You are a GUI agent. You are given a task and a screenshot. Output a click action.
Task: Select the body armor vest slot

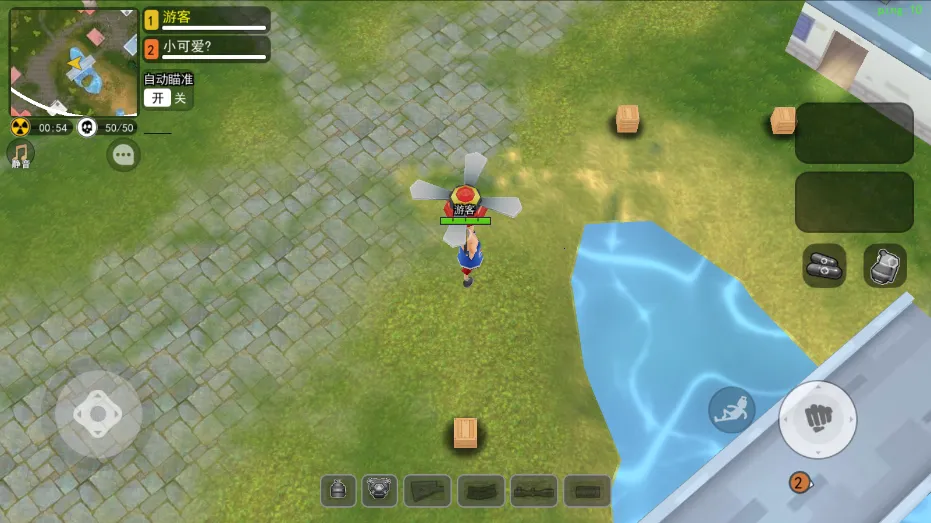point(380,490)
